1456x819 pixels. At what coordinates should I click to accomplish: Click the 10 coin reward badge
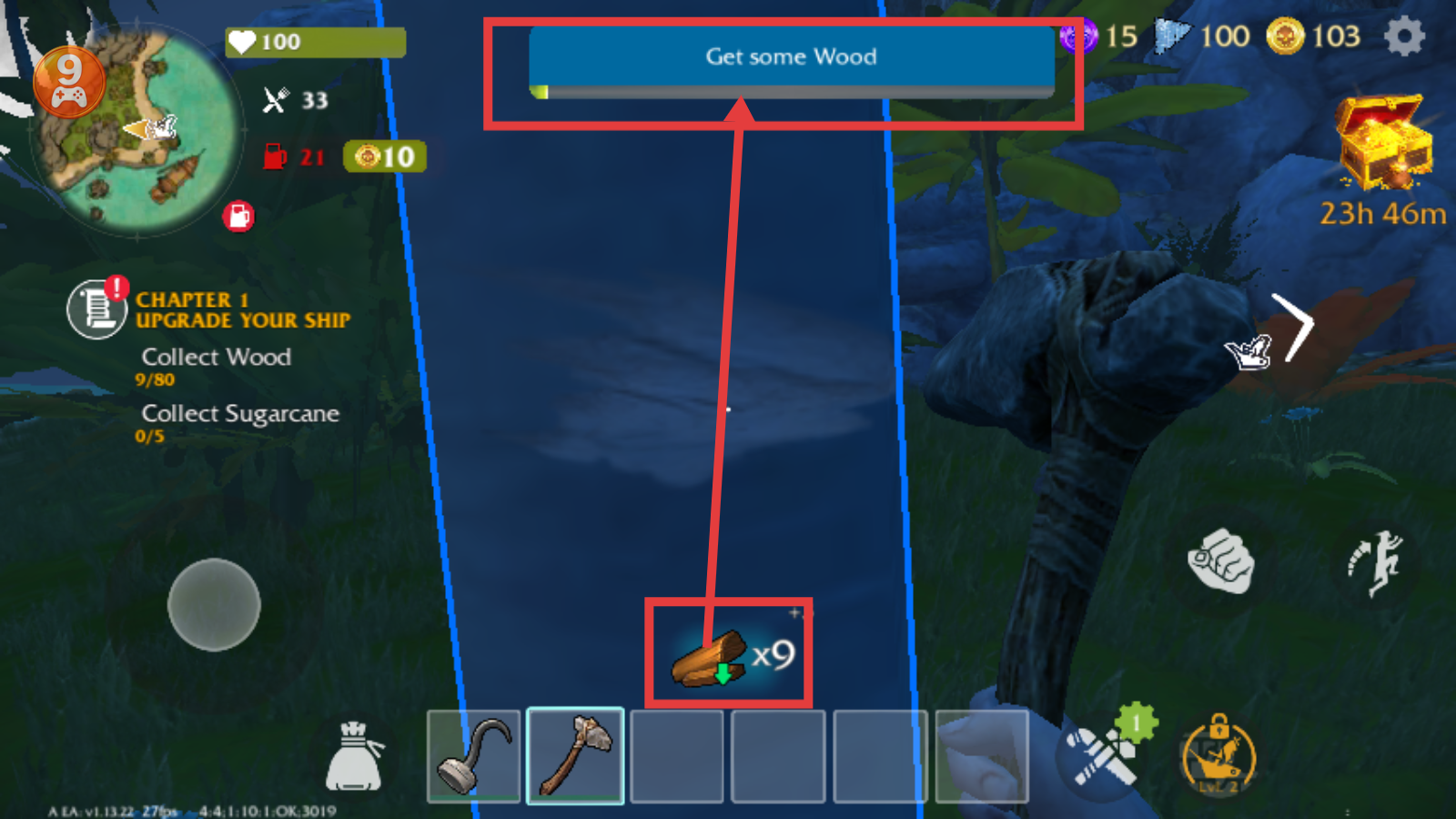click(x=385, y=157)
